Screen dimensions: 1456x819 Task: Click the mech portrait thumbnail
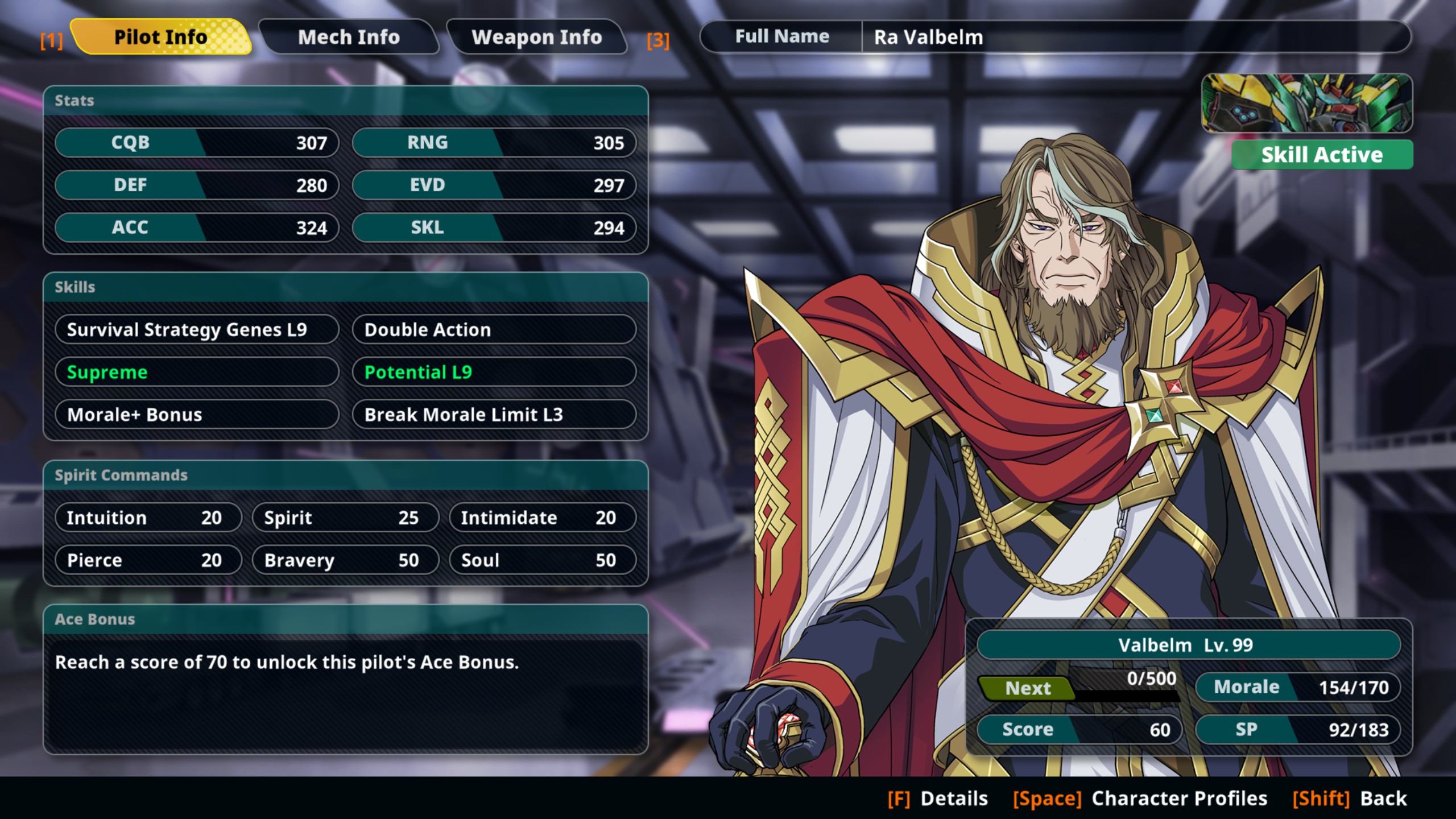click(x=1306, y=104)
